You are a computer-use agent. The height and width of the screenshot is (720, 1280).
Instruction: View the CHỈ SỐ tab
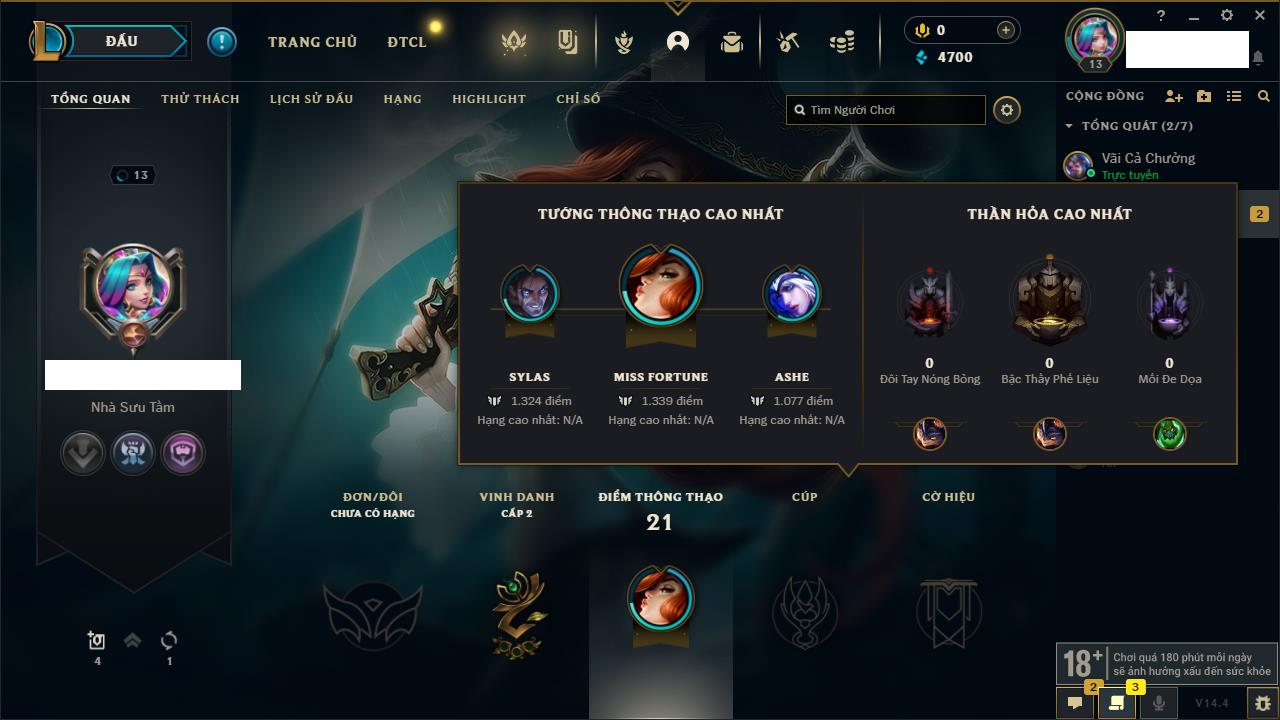pos(578,99)
